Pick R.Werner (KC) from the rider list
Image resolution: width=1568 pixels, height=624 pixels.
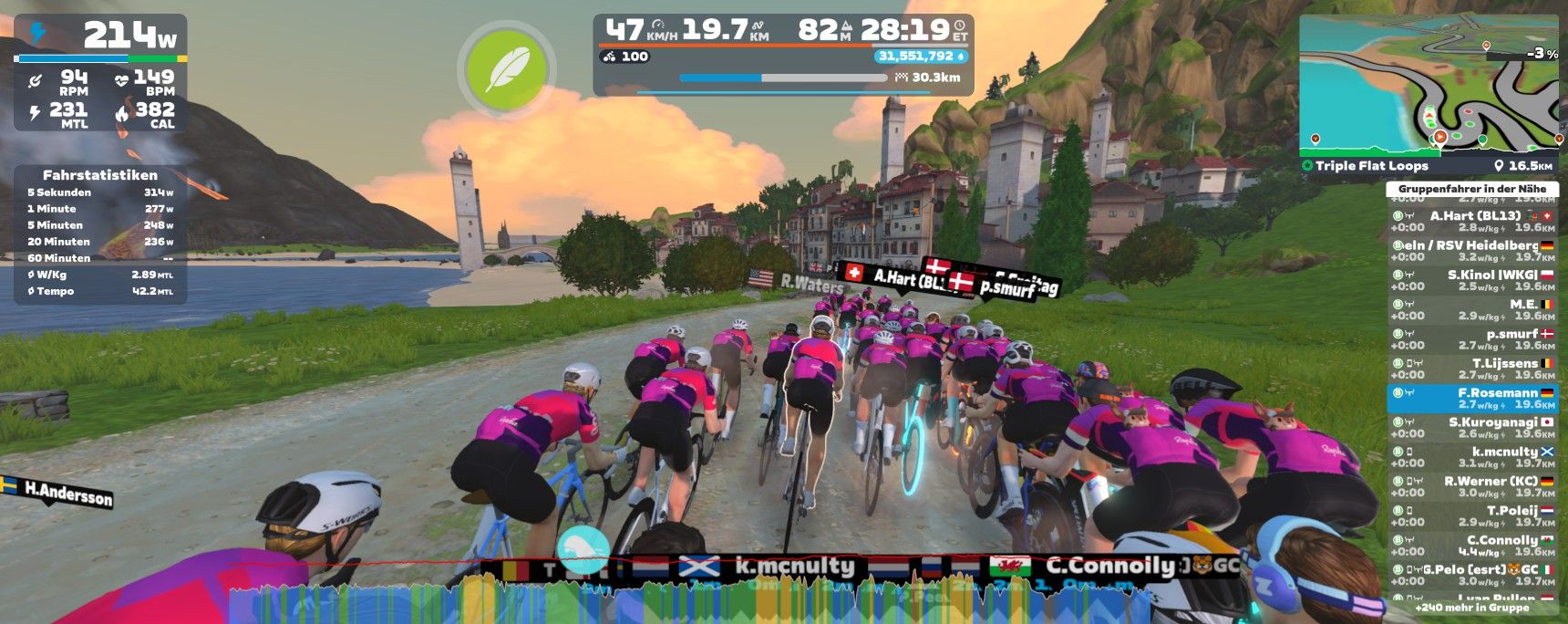1472,486
